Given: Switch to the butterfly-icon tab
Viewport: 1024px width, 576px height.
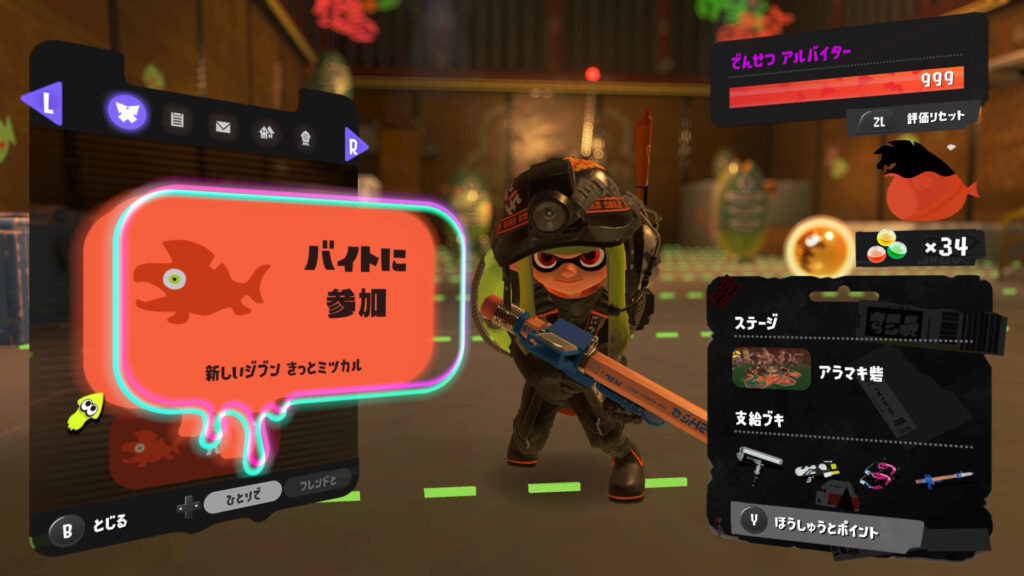Looking at the screenshot, I should (x=127, y=114).
